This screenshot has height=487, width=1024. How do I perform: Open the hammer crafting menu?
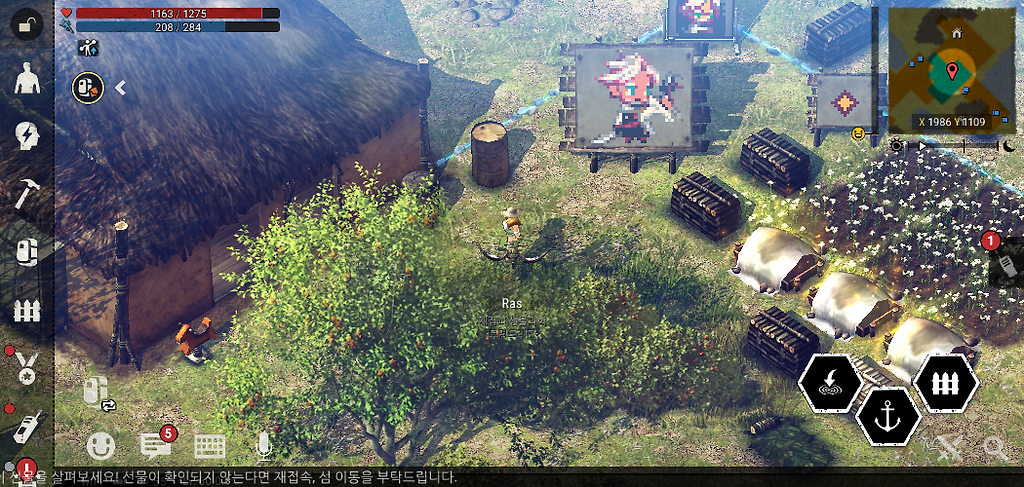[27, 194]
